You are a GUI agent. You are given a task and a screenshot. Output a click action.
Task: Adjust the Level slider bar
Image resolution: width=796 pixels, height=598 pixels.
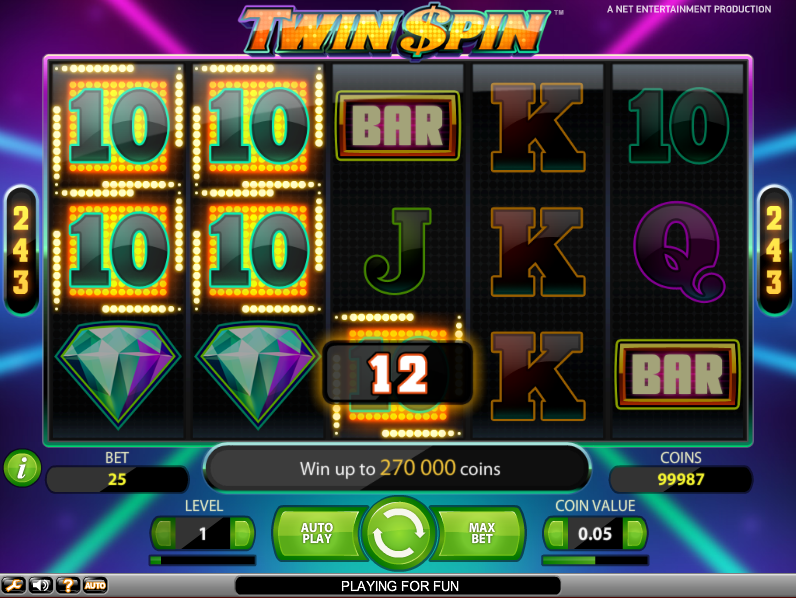(x=202, y=560)
